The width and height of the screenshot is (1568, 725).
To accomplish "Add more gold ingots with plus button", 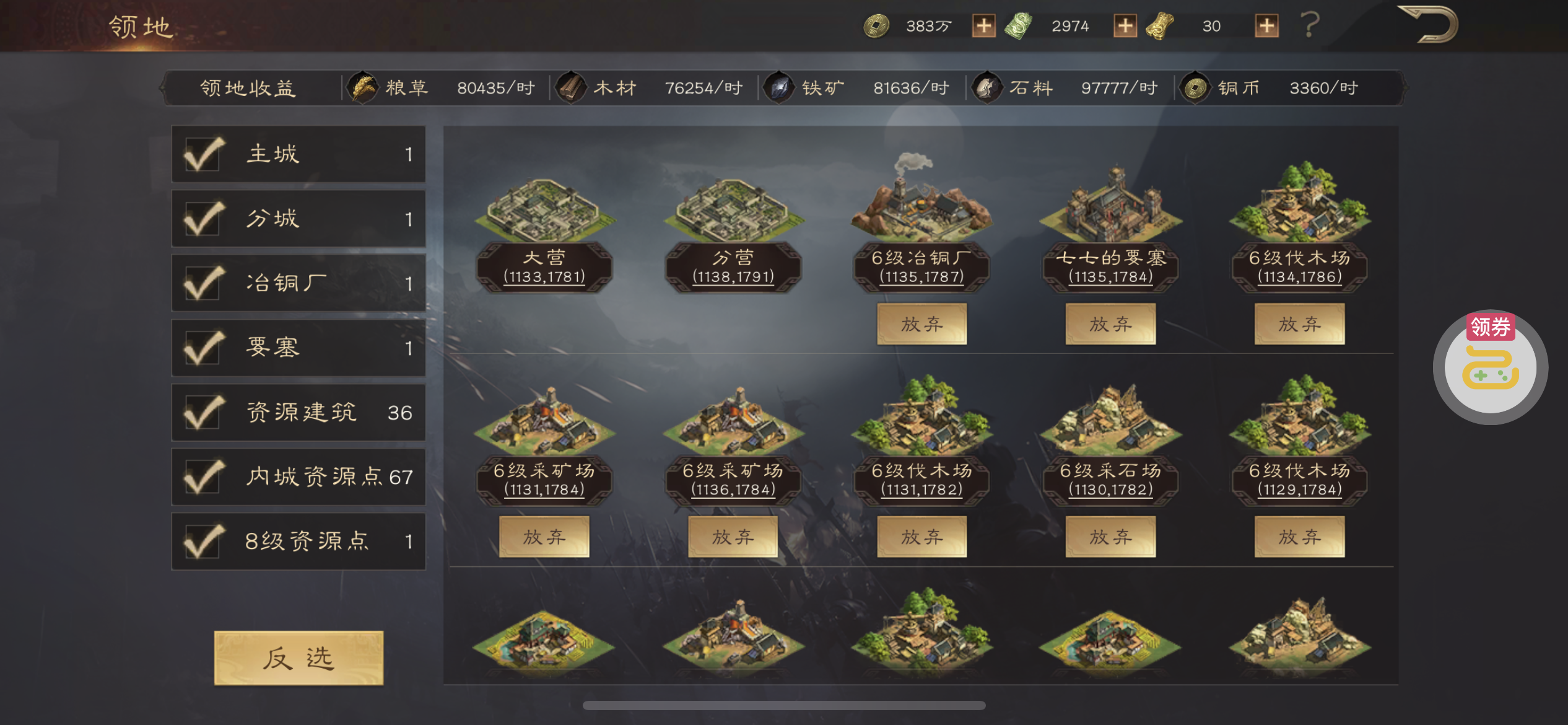I will click(1266, 26).
